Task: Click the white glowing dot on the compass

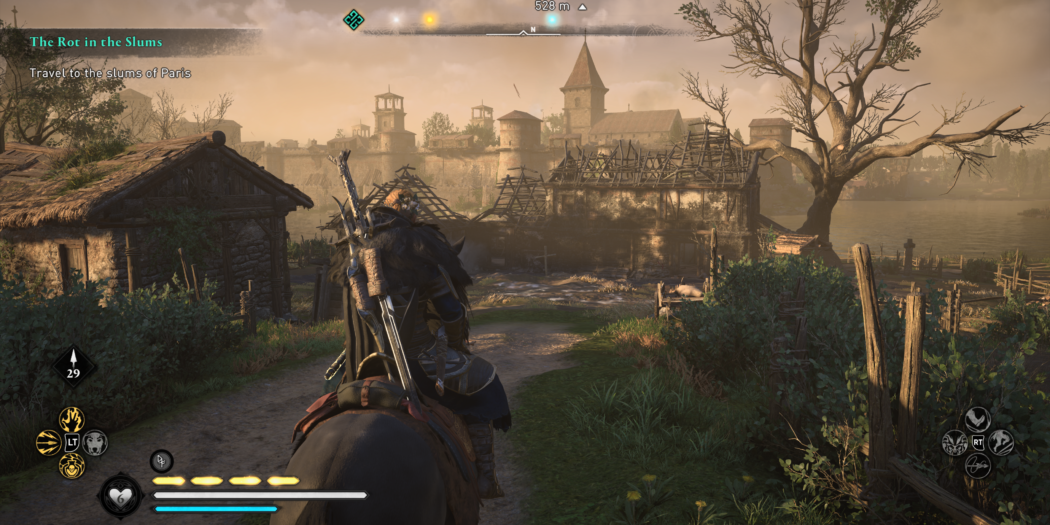Action: pos(395,19)
